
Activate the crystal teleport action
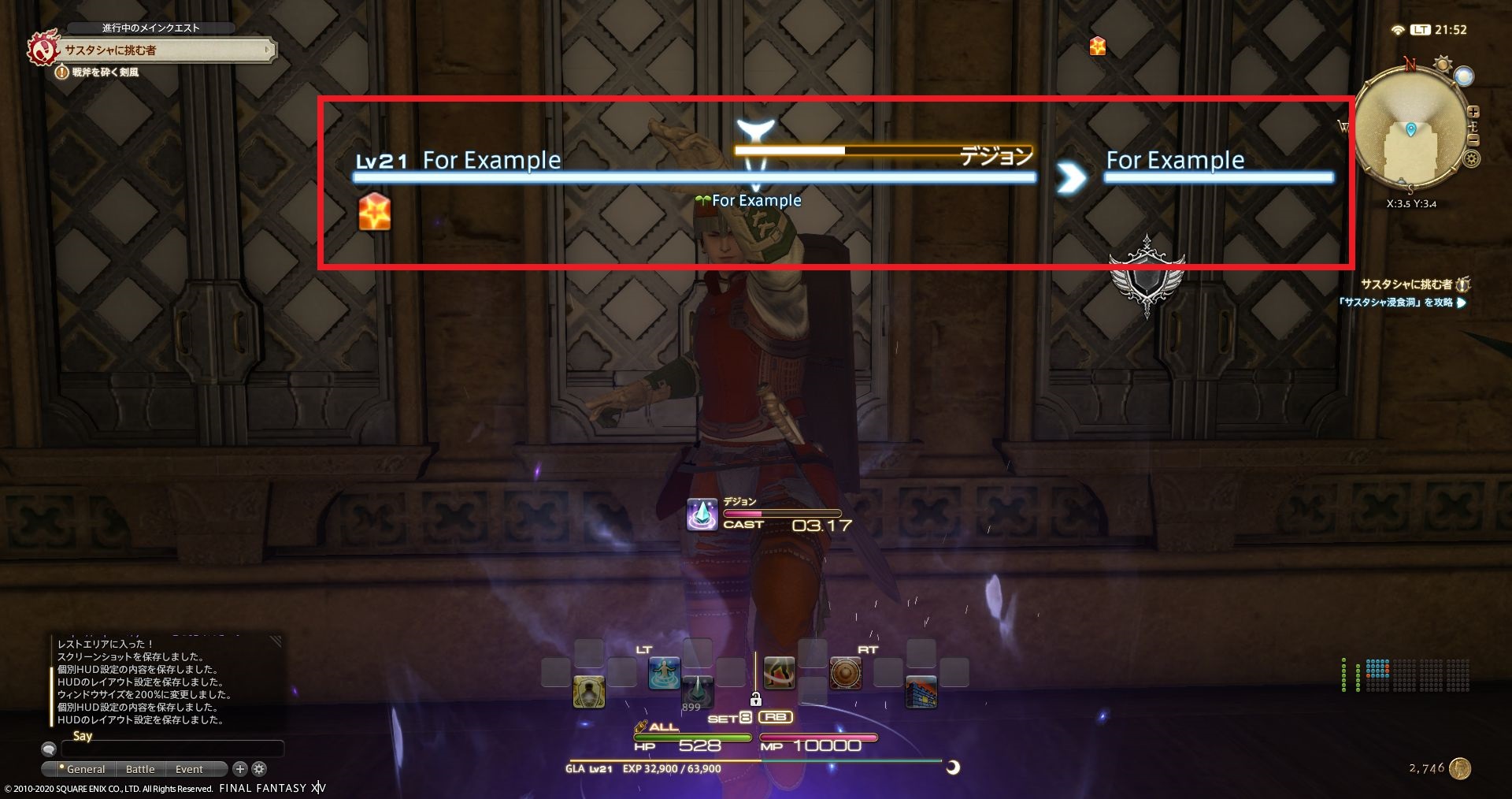(697, 691)
